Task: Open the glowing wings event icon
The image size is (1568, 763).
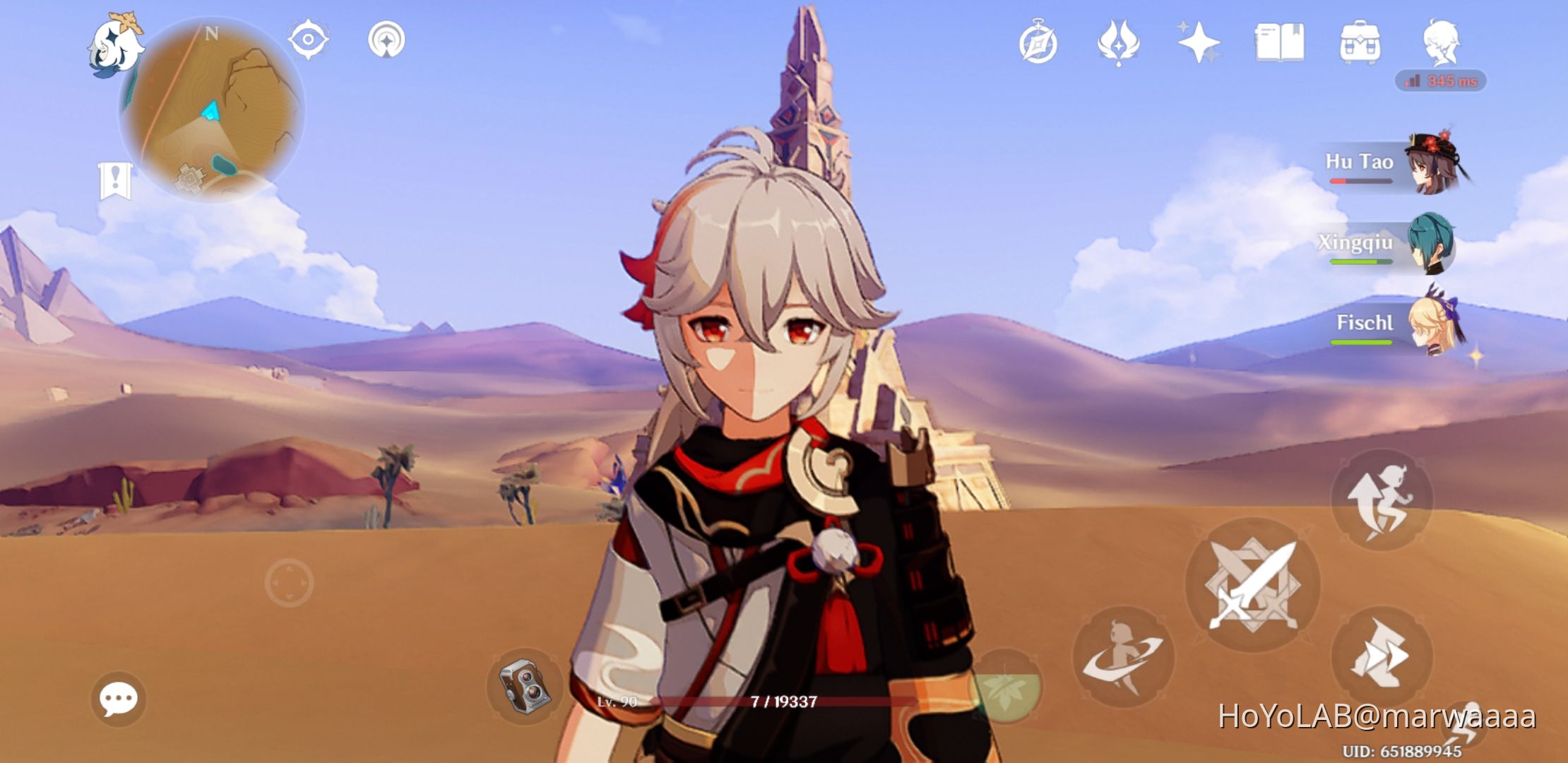Action: (1119, 44)
